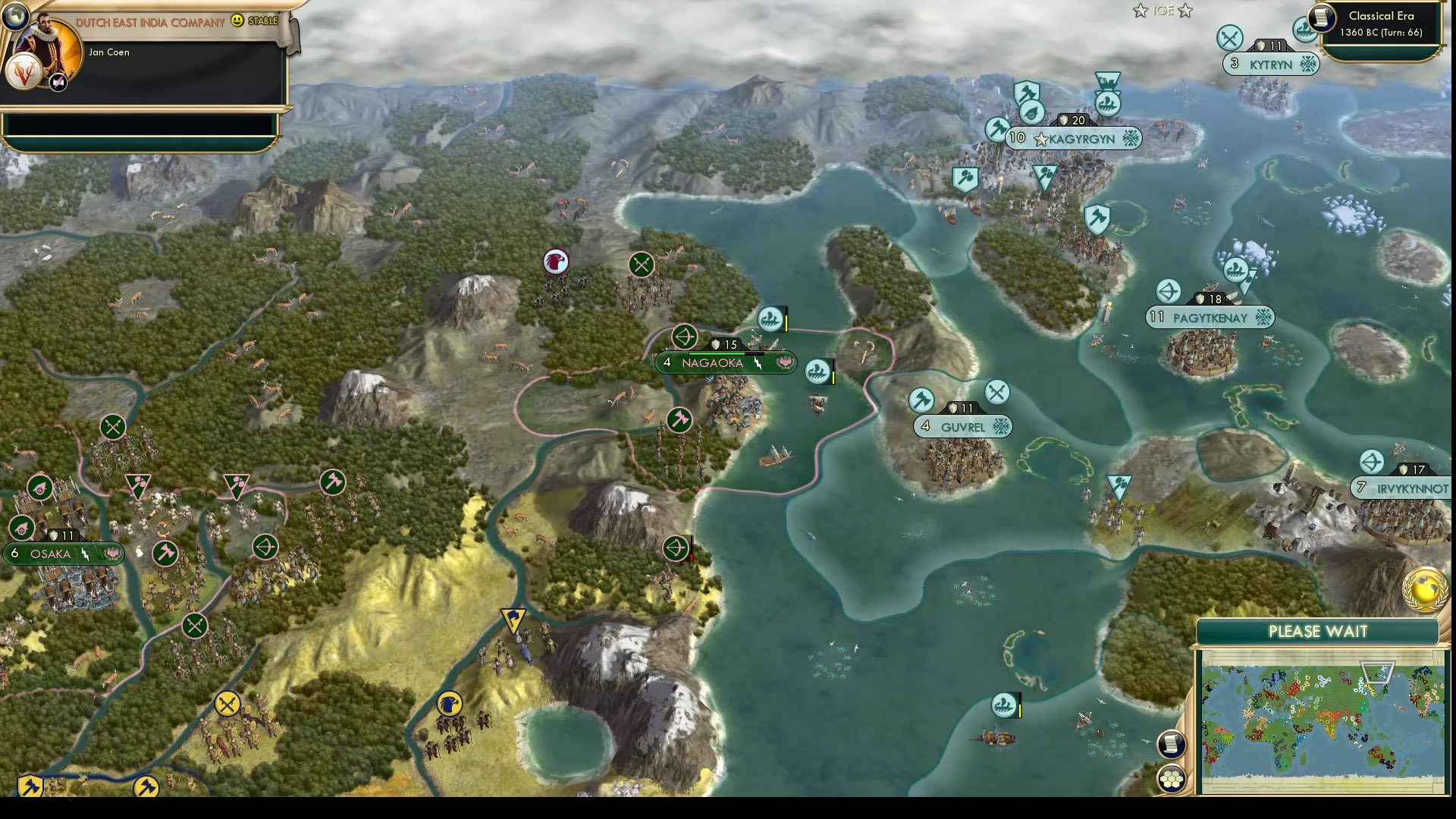The width and height of the screenshot is (1456, 819).
Task: Select the archer flag on Pagytkenay
Action: pos(1167,290)
